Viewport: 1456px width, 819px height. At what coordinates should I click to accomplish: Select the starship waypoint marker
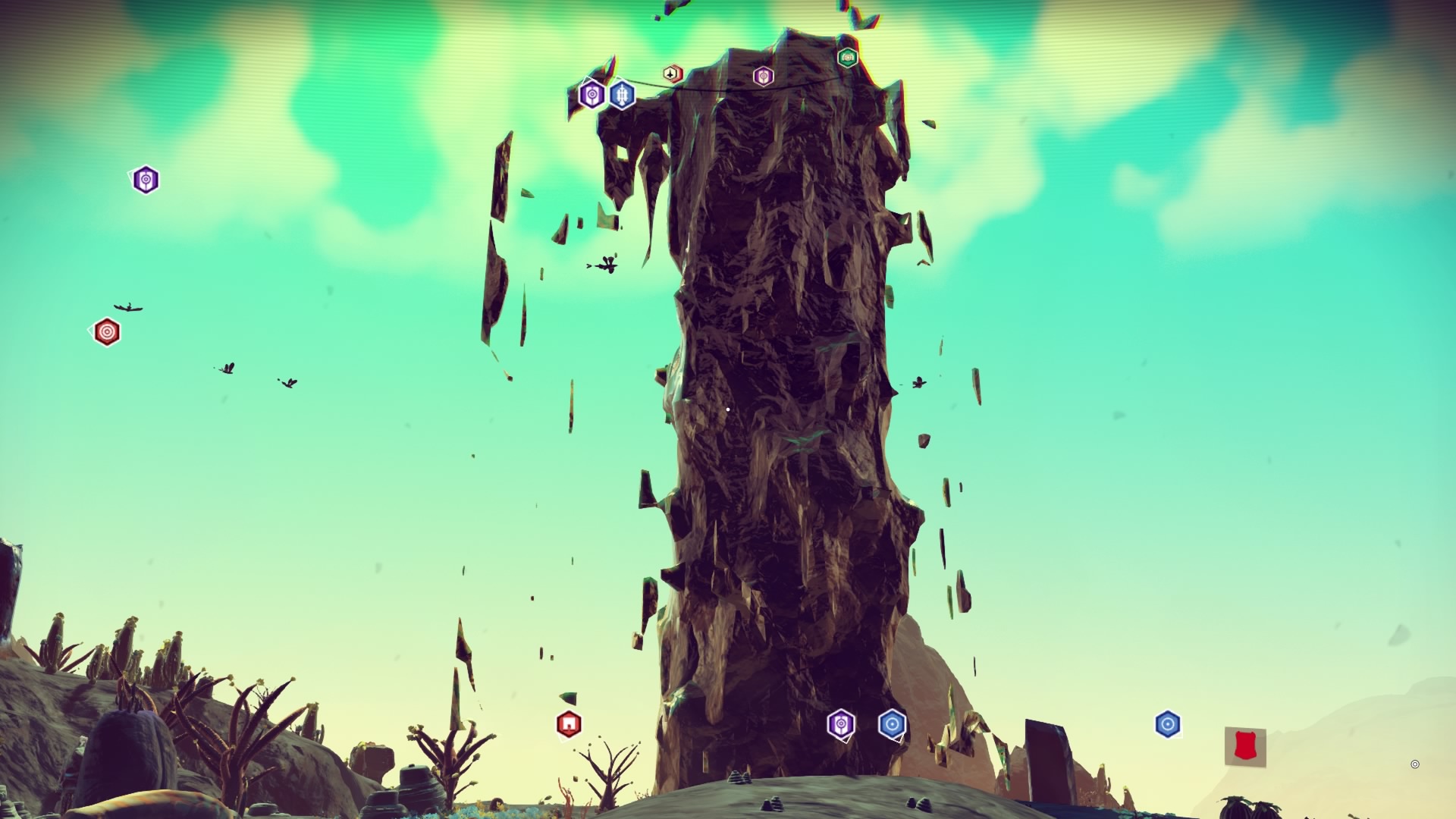pyautogui.click(x=672, y=74)
